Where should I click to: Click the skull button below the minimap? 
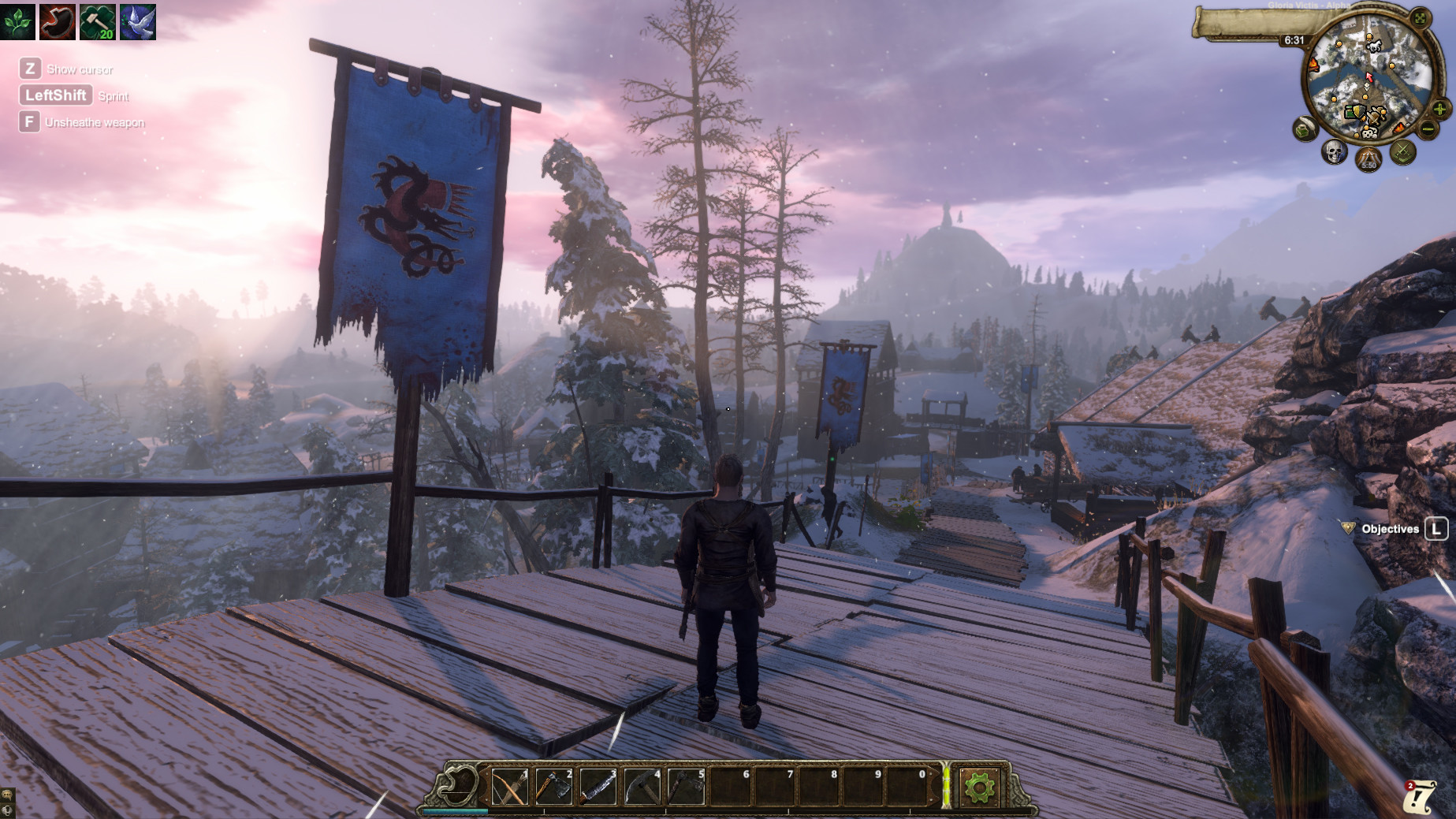tap(1334, 151)
